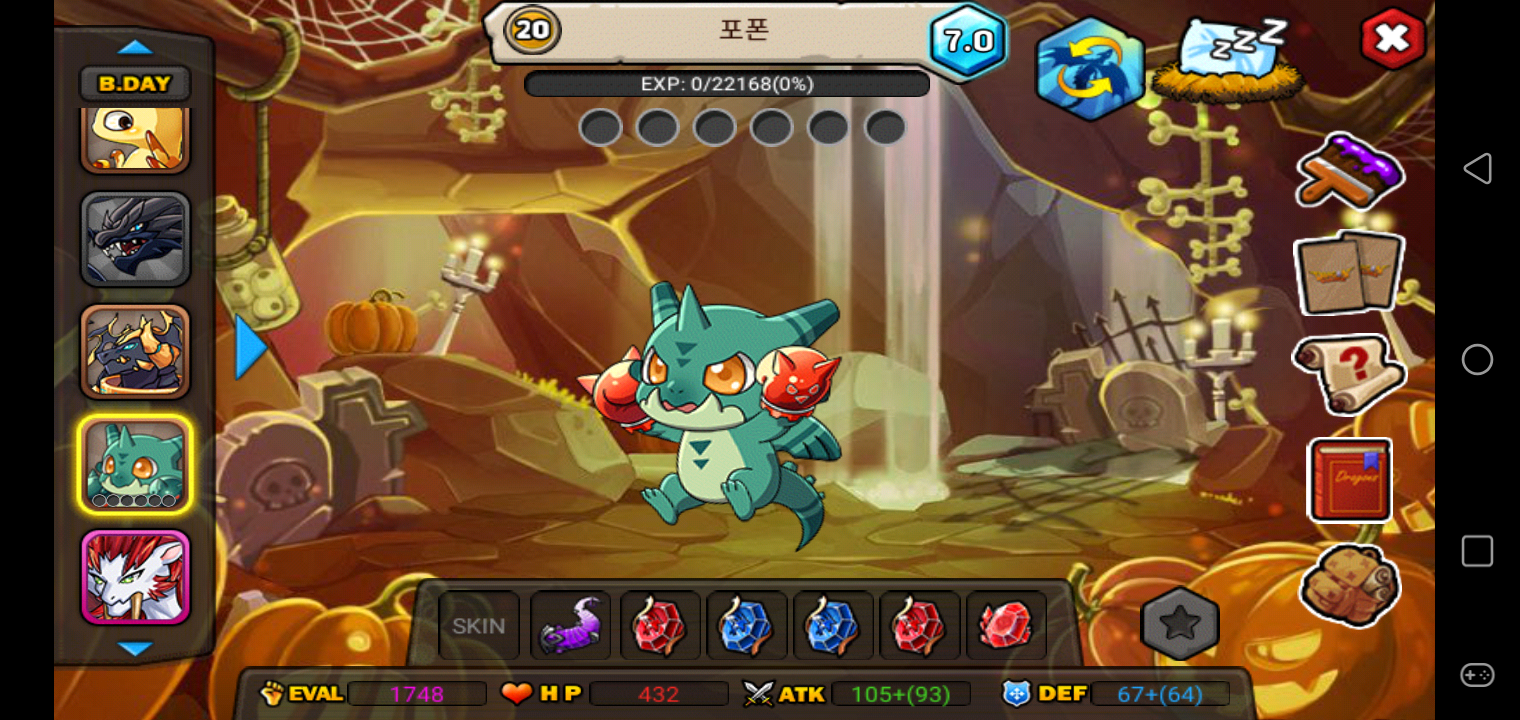Image resolution: width=1520 pixels, height=720 pixels.
Task: Open the brown card pack icon
Action: 1349,272
